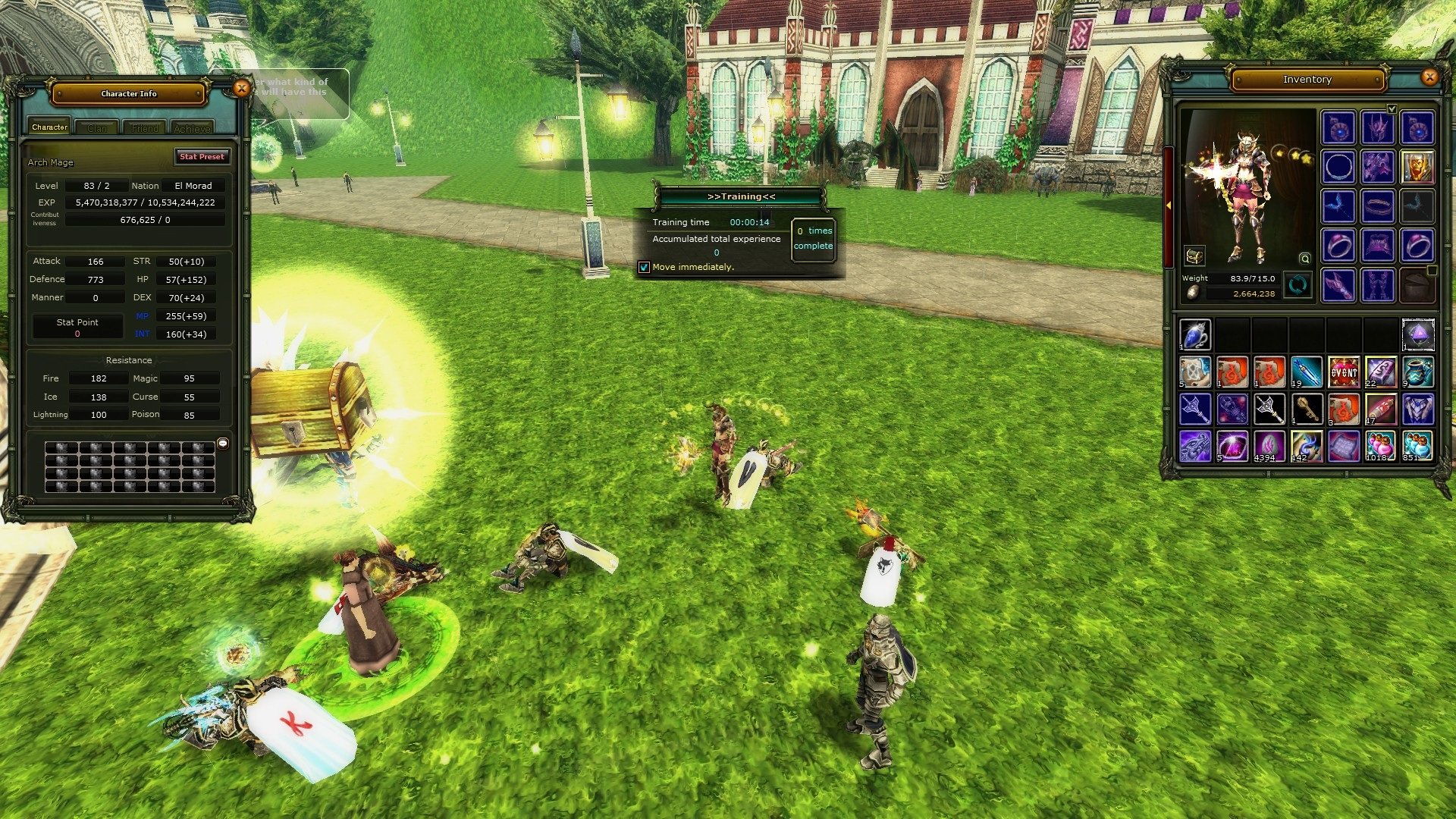Select the golden key item
The height and width of the screenshot is (819, 1456).
point(1306,409)
